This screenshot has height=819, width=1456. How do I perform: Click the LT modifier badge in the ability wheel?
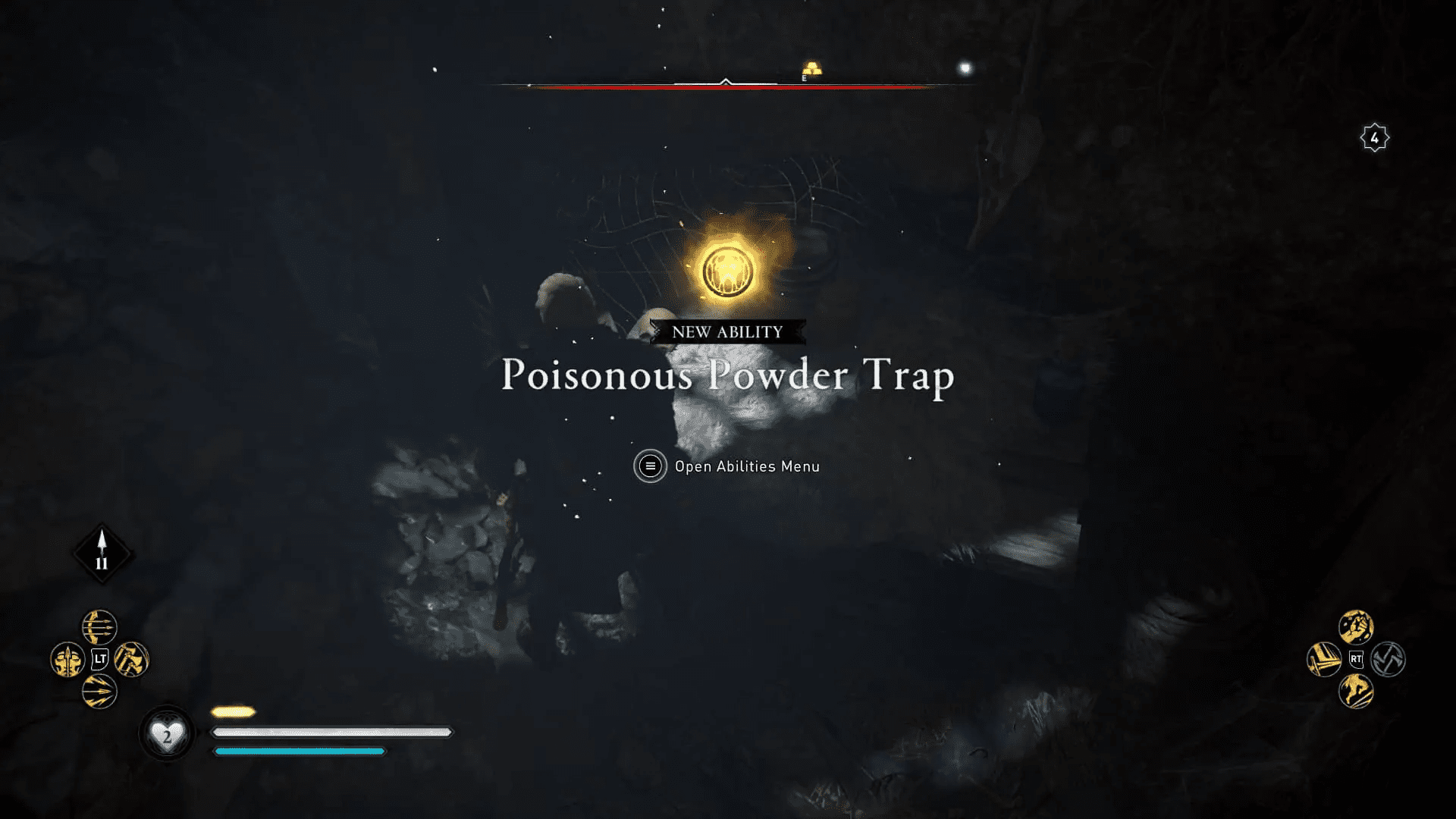pyautogui.click(x=99, y=658)
